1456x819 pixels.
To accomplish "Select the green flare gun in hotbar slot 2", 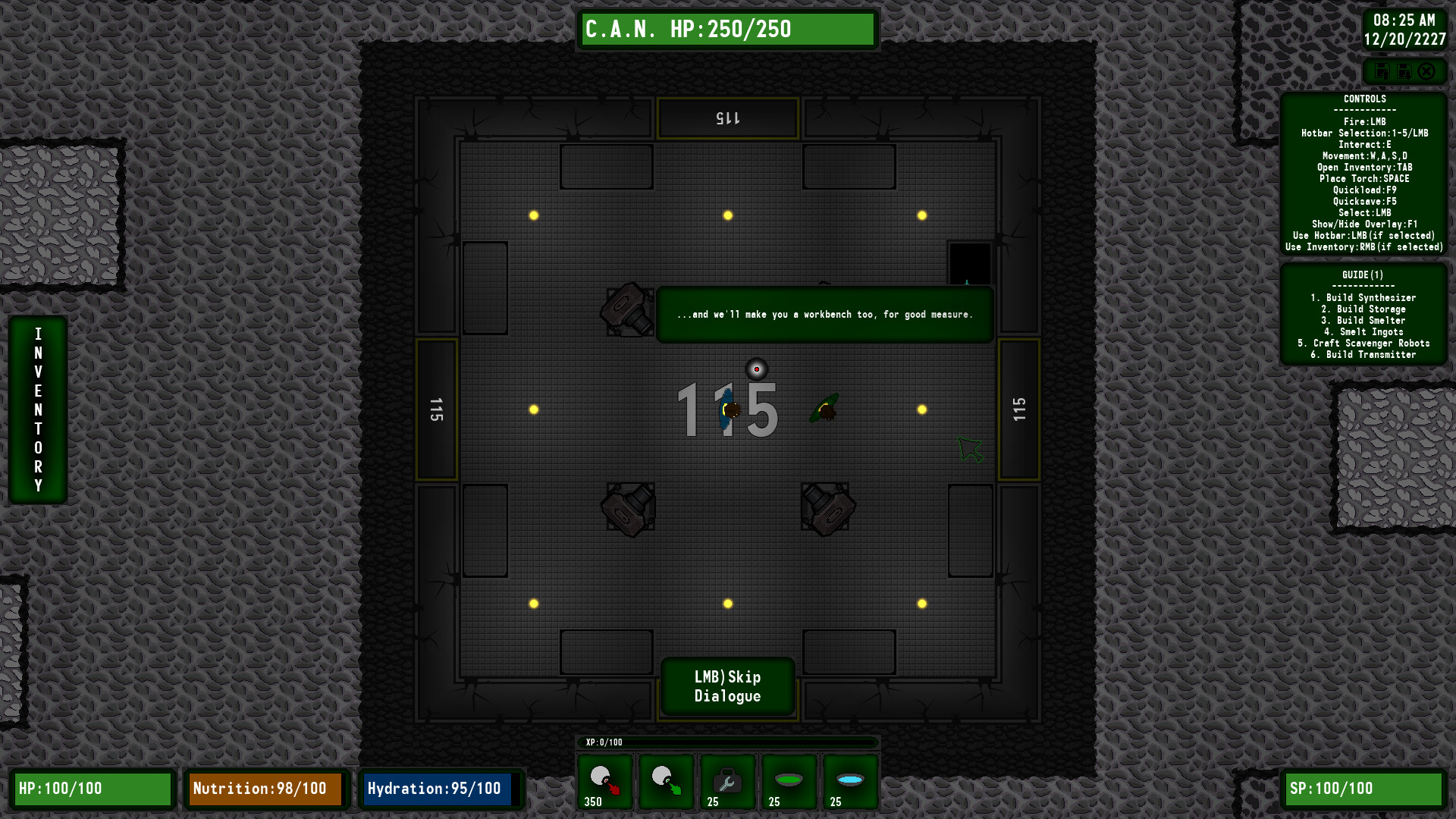I will (x=665, y=782).
